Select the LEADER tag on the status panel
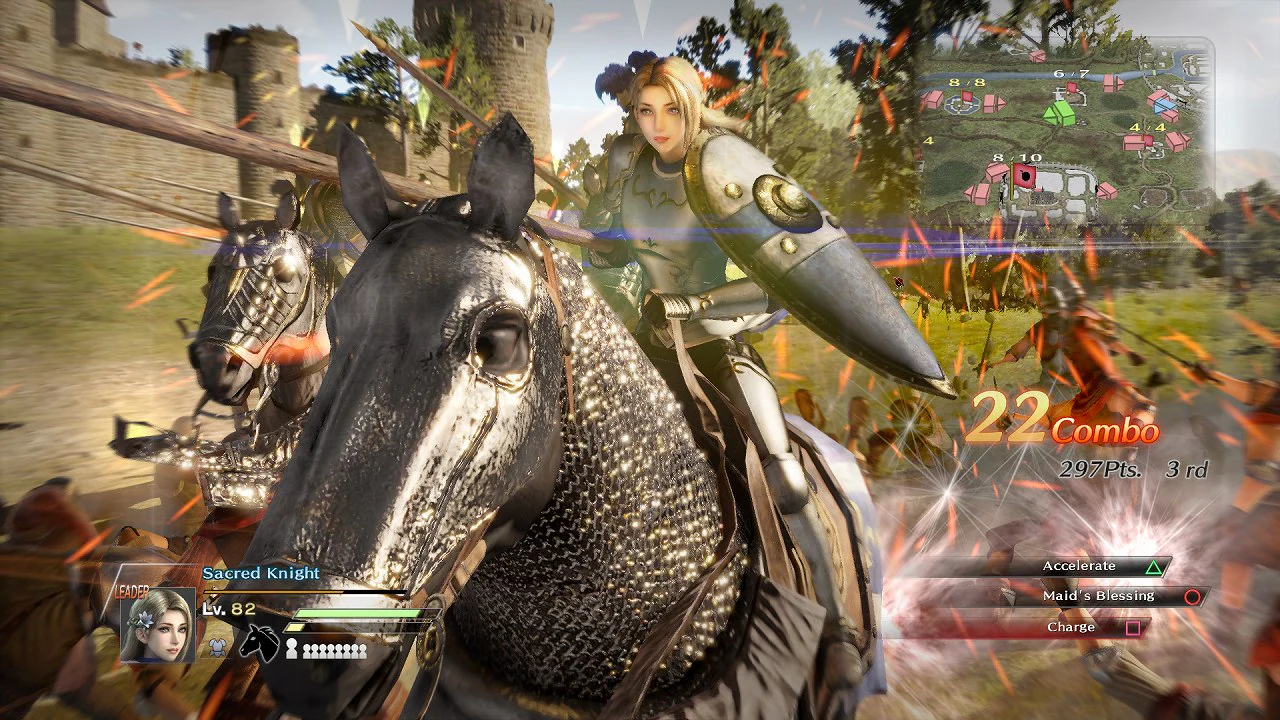The height and width of the screenshot is (720, 1280). [x=132, y=591]
